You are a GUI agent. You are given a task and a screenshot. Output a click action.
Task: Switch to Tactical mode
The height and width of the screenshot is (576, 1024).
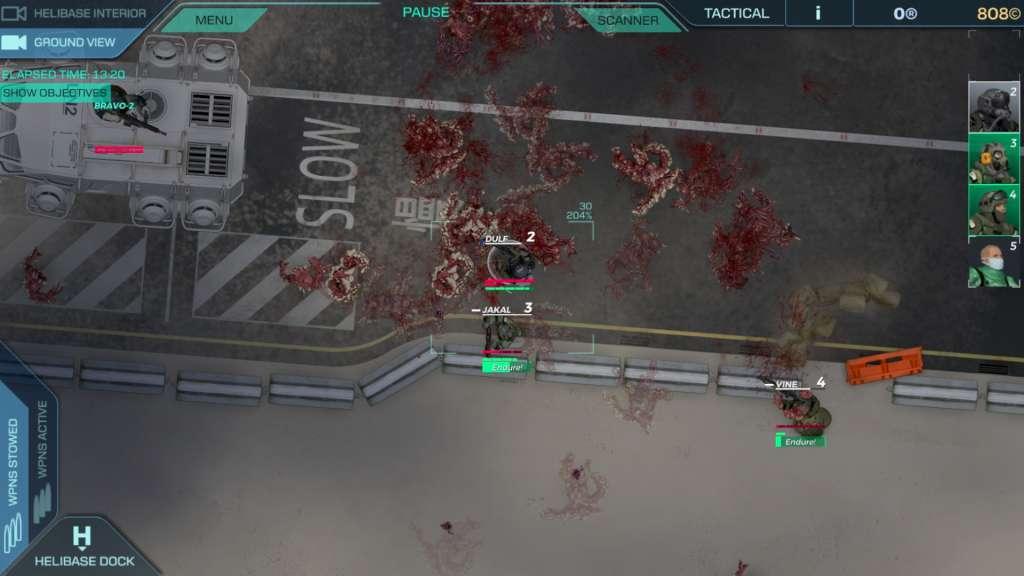736,13
